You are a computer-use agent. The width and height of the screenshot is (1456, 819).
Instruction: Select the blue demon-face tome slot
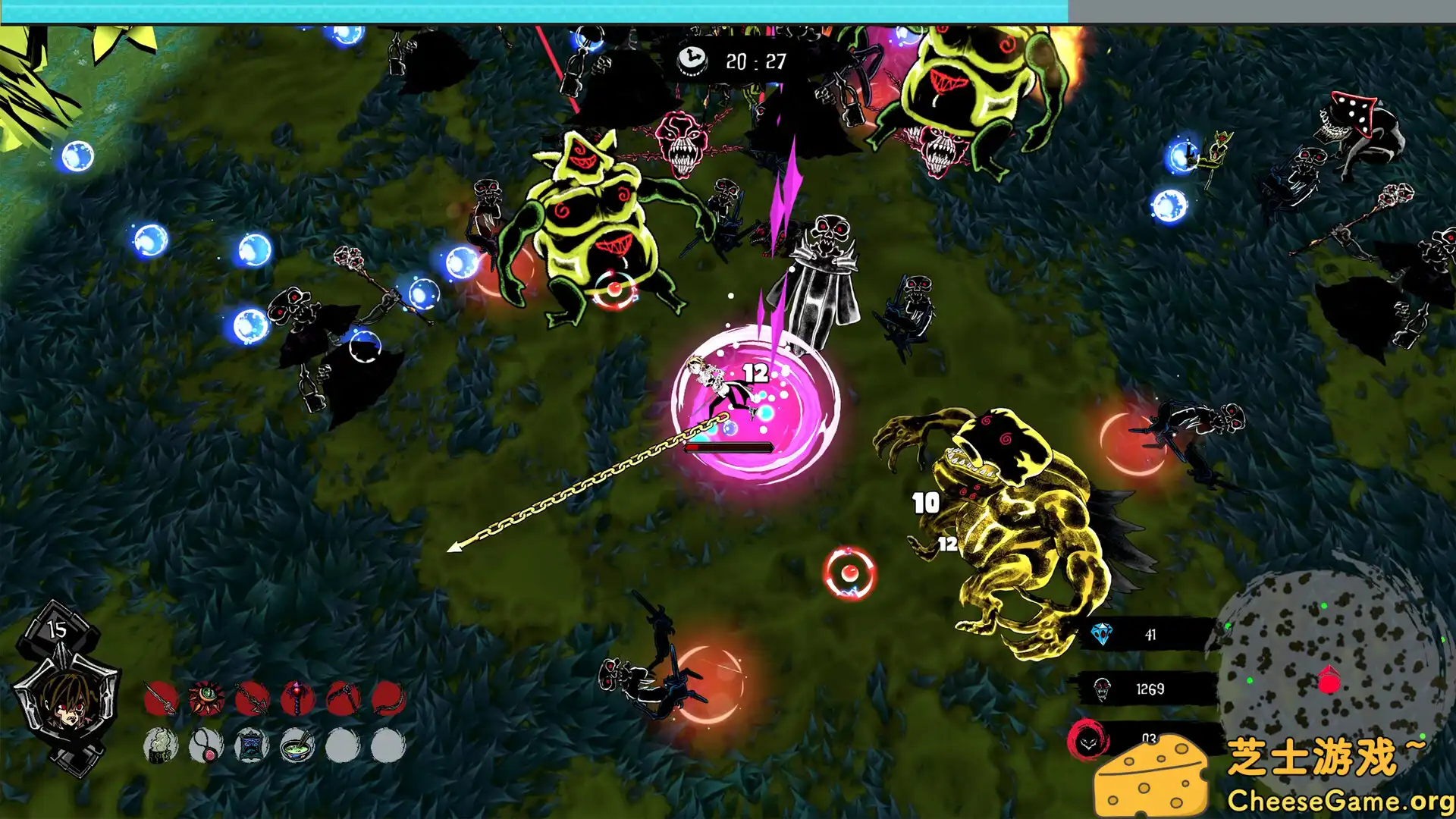[x=252, y=746]
